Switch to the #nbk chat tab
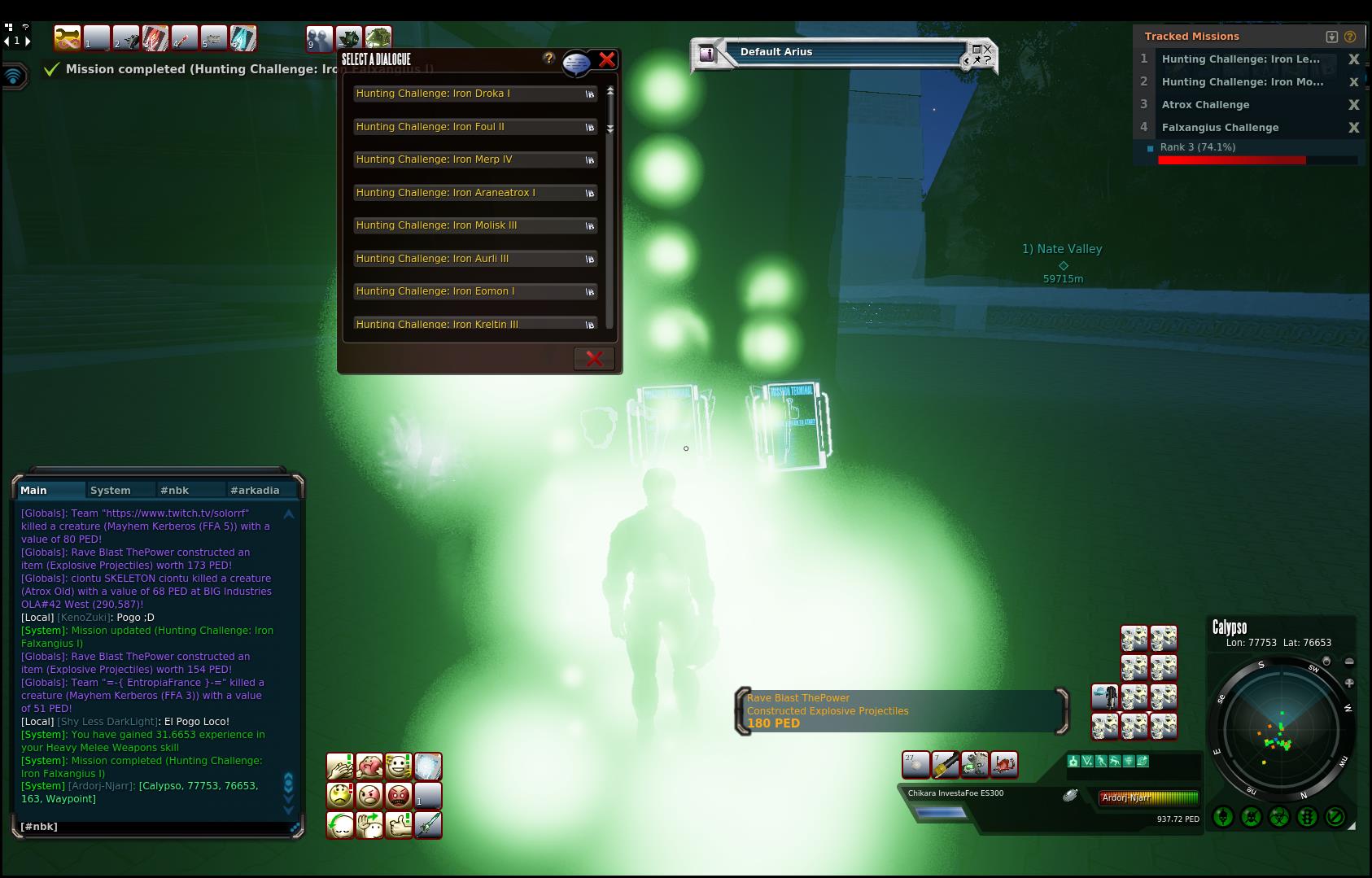 pos(175,490)
